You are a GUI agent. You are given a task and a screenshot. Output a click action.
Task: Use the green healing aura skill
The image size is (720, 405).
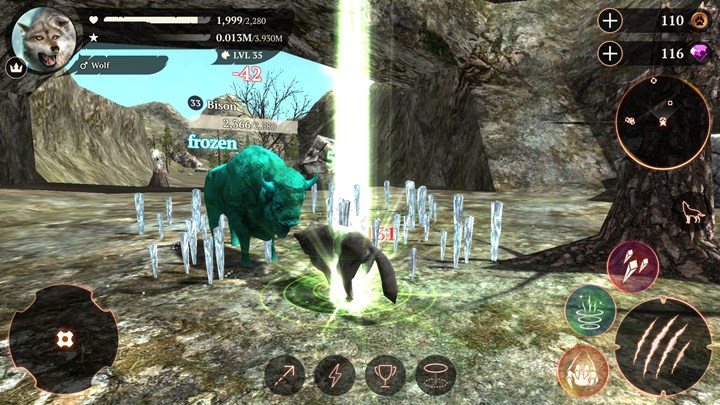(590, 310)
